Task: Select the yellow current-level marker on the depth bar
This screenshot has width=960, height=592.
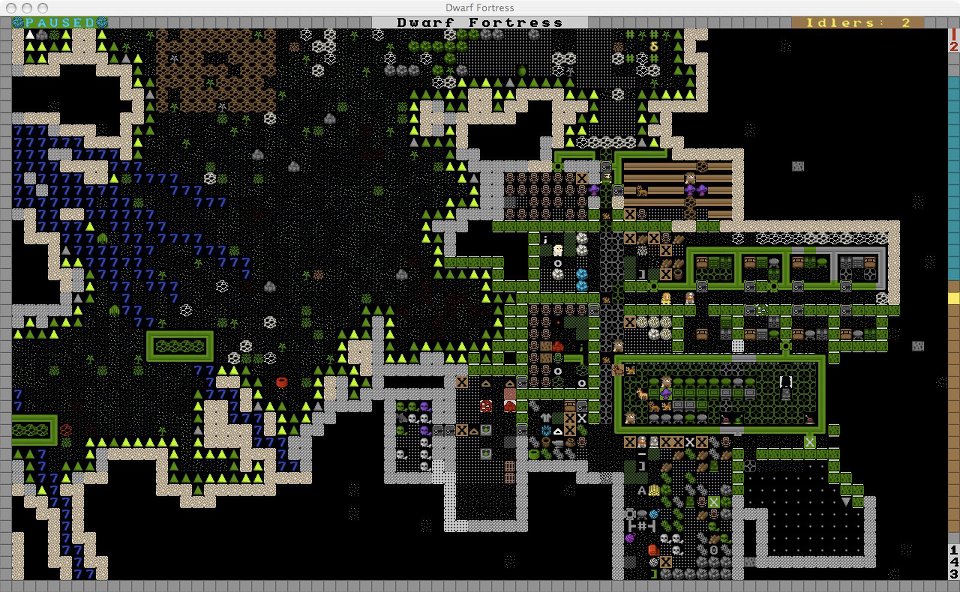Action: (953, 298)
